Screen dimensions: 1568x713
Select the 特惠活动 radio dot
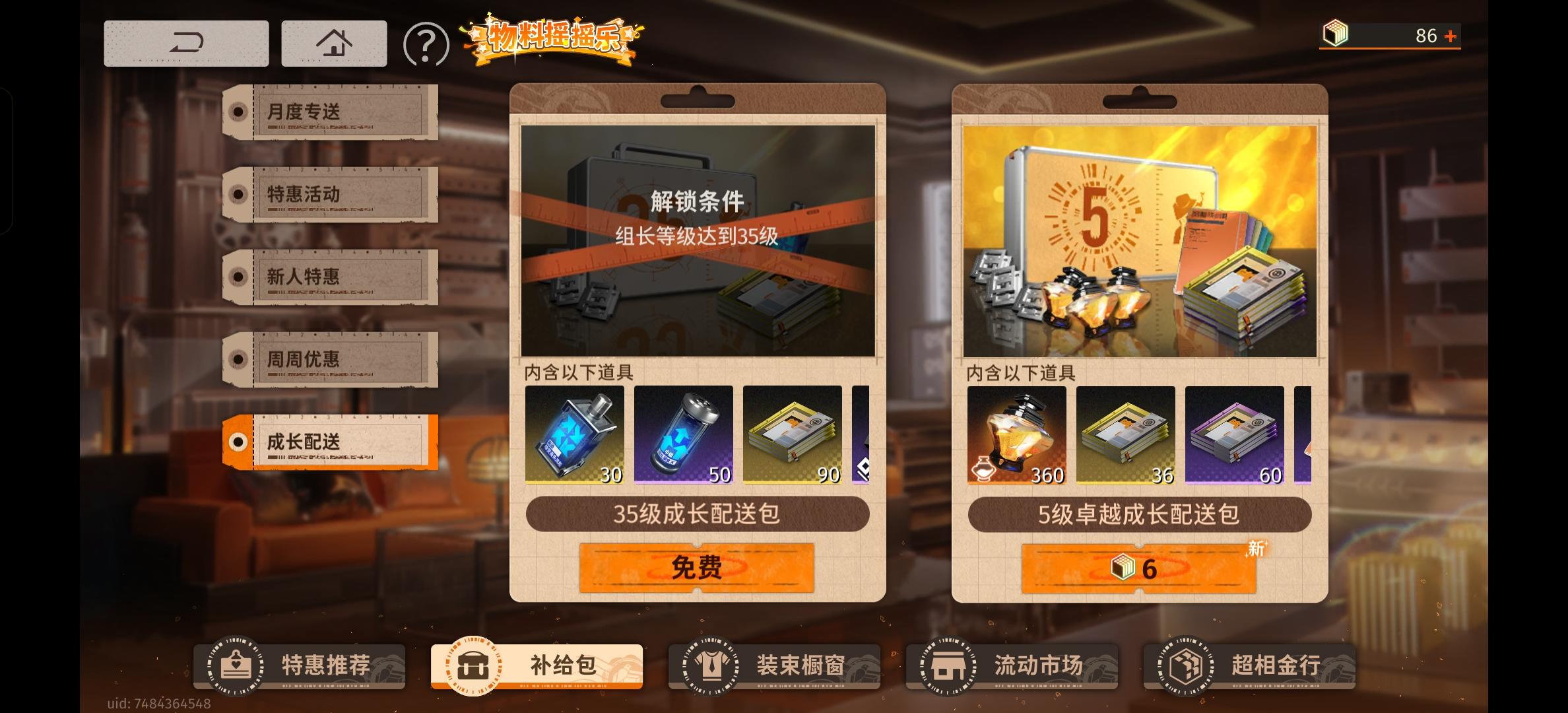click(238, 195)
